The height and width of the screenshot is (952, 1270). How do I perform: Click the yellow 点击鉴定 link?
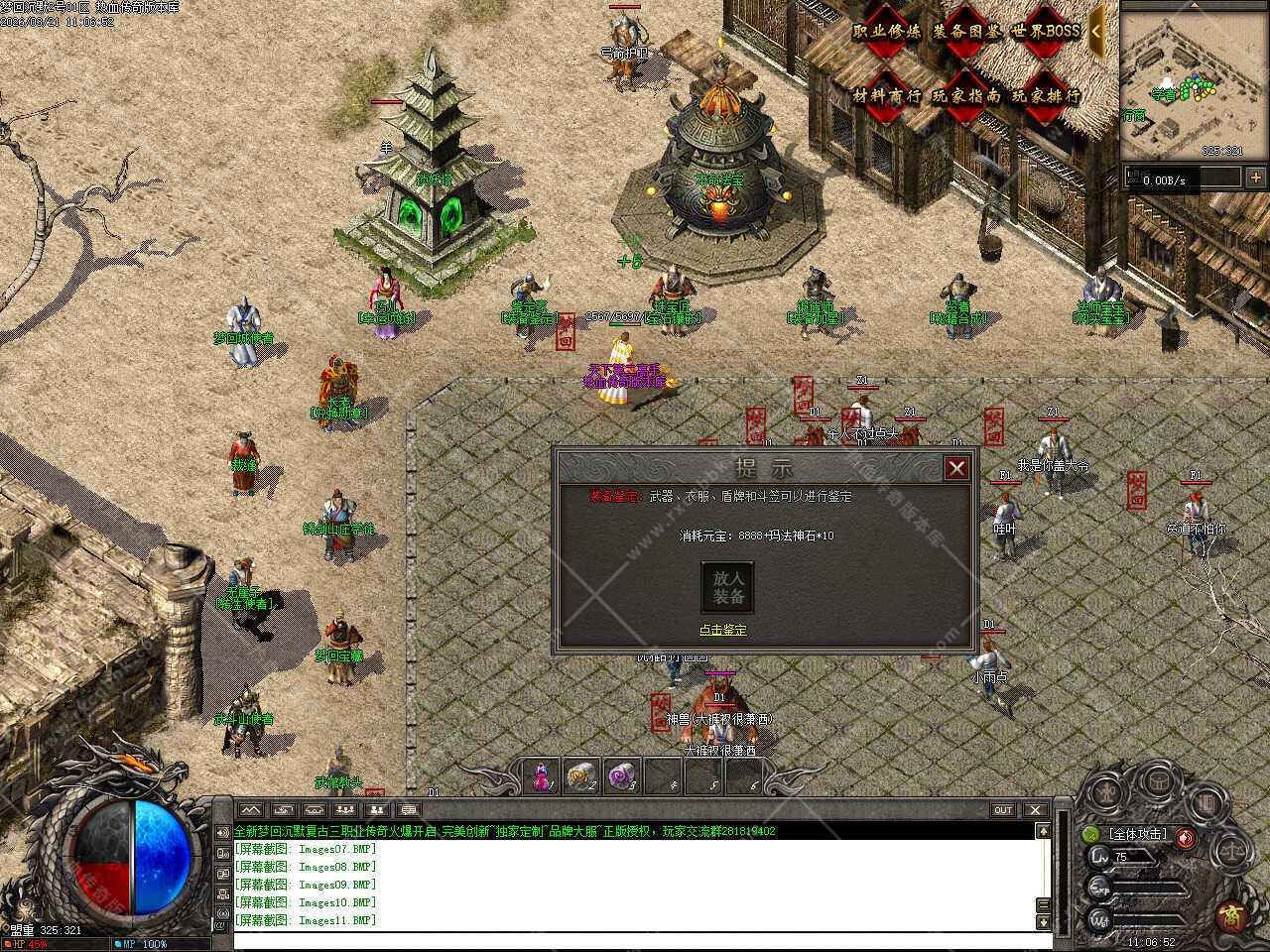tap(723, 630)
